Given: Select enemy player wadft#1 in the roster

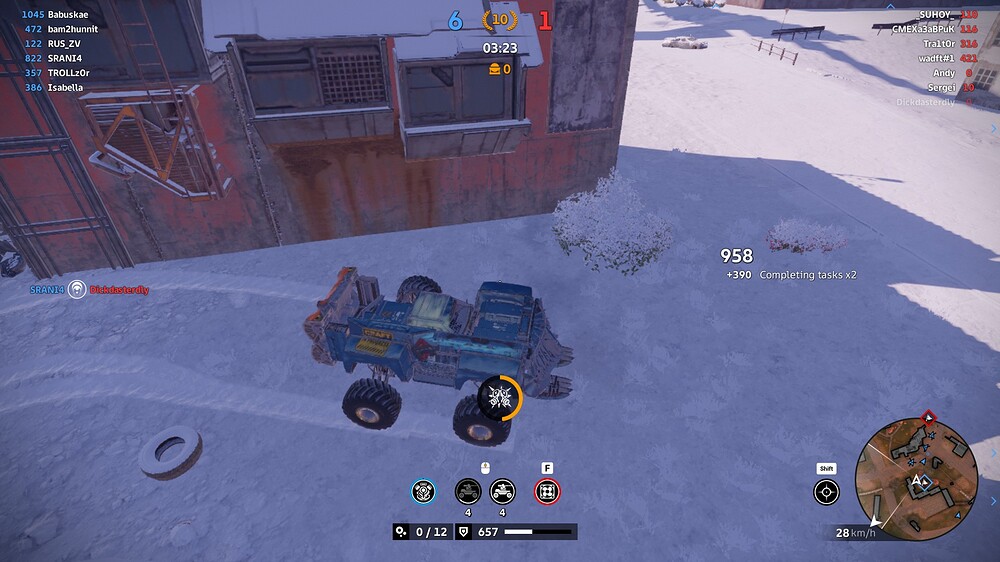Looking at the screenshot, I should [935, 58].
